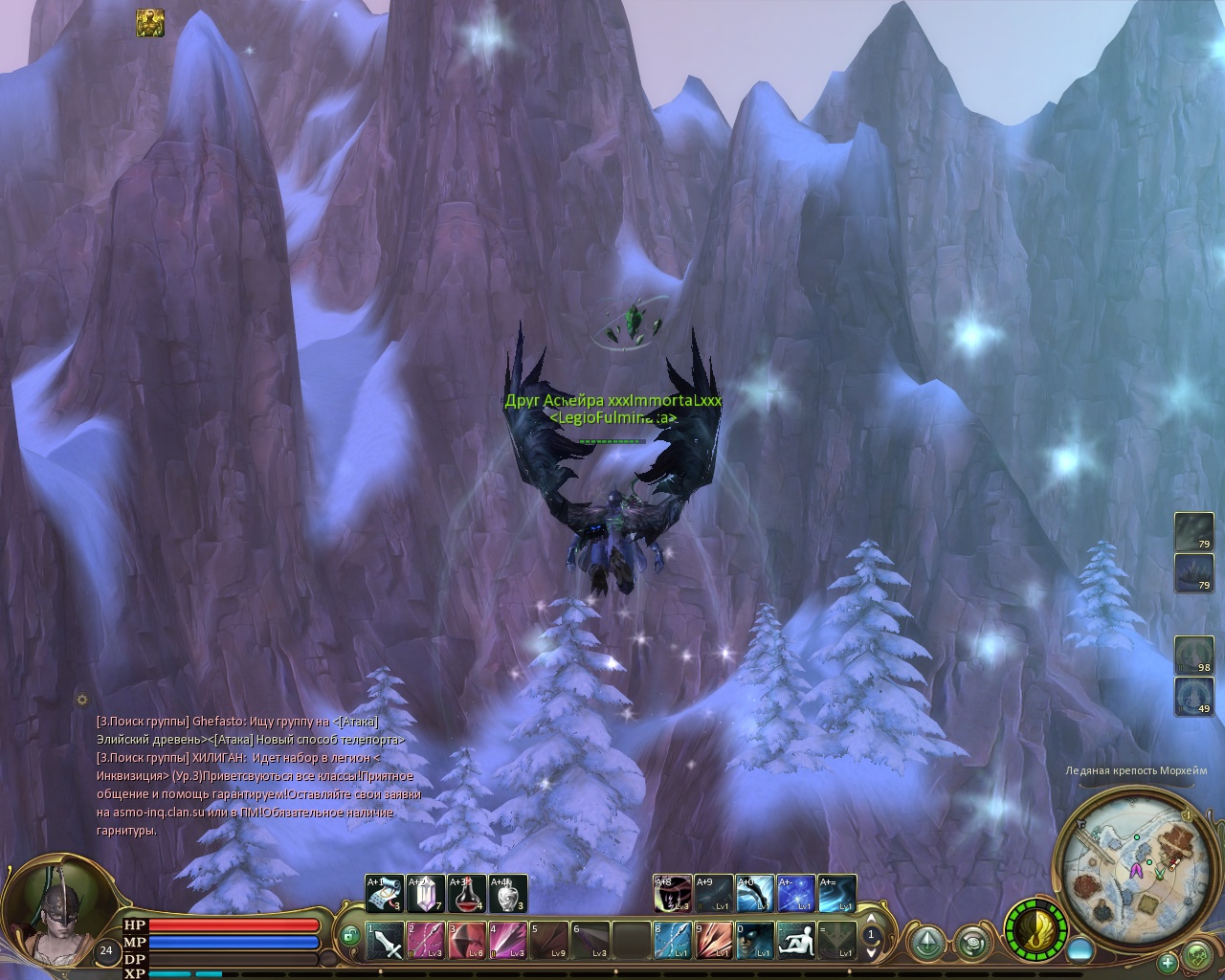The width and height of the screenshot is (1225, 980).
Task: Click the sitting figure rest action
Action: [796, 941]
